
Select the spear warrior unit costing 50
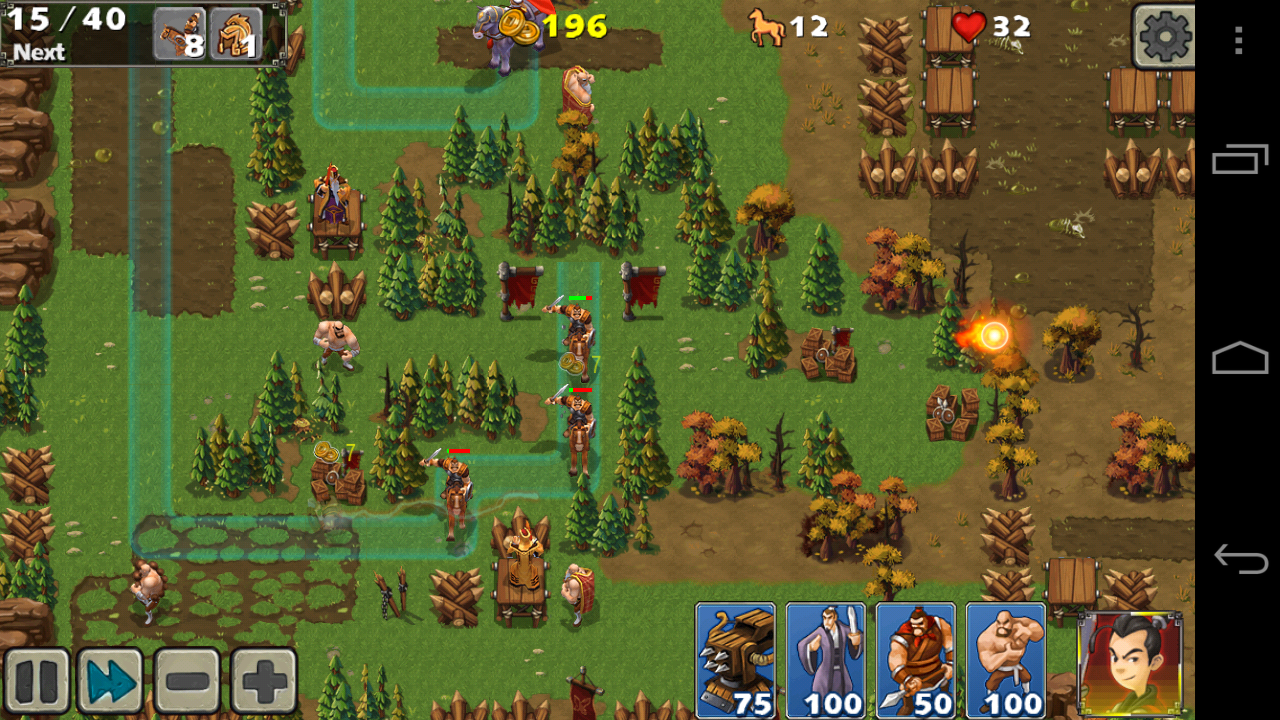(915, 660)
